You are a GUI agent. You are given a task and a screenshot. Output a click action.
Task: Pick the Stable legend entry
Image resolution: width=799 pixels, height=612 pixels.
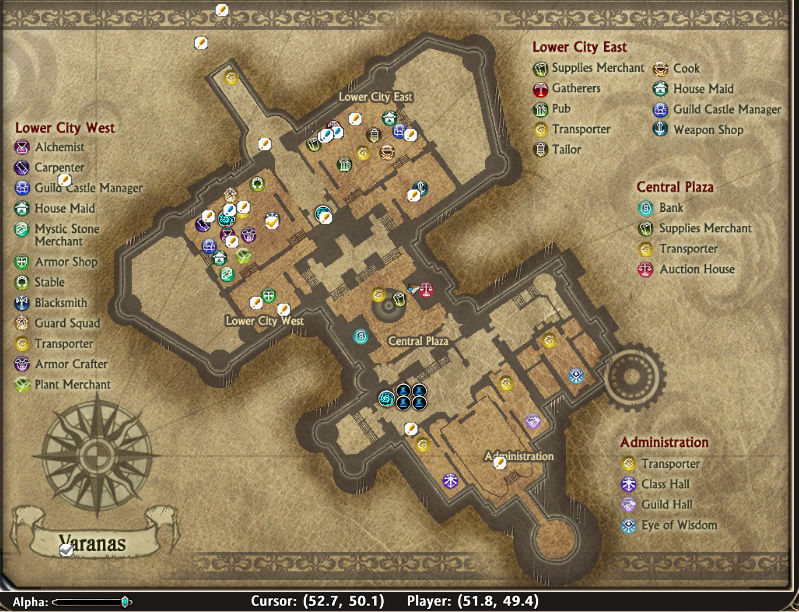click(x=49, y=282)
